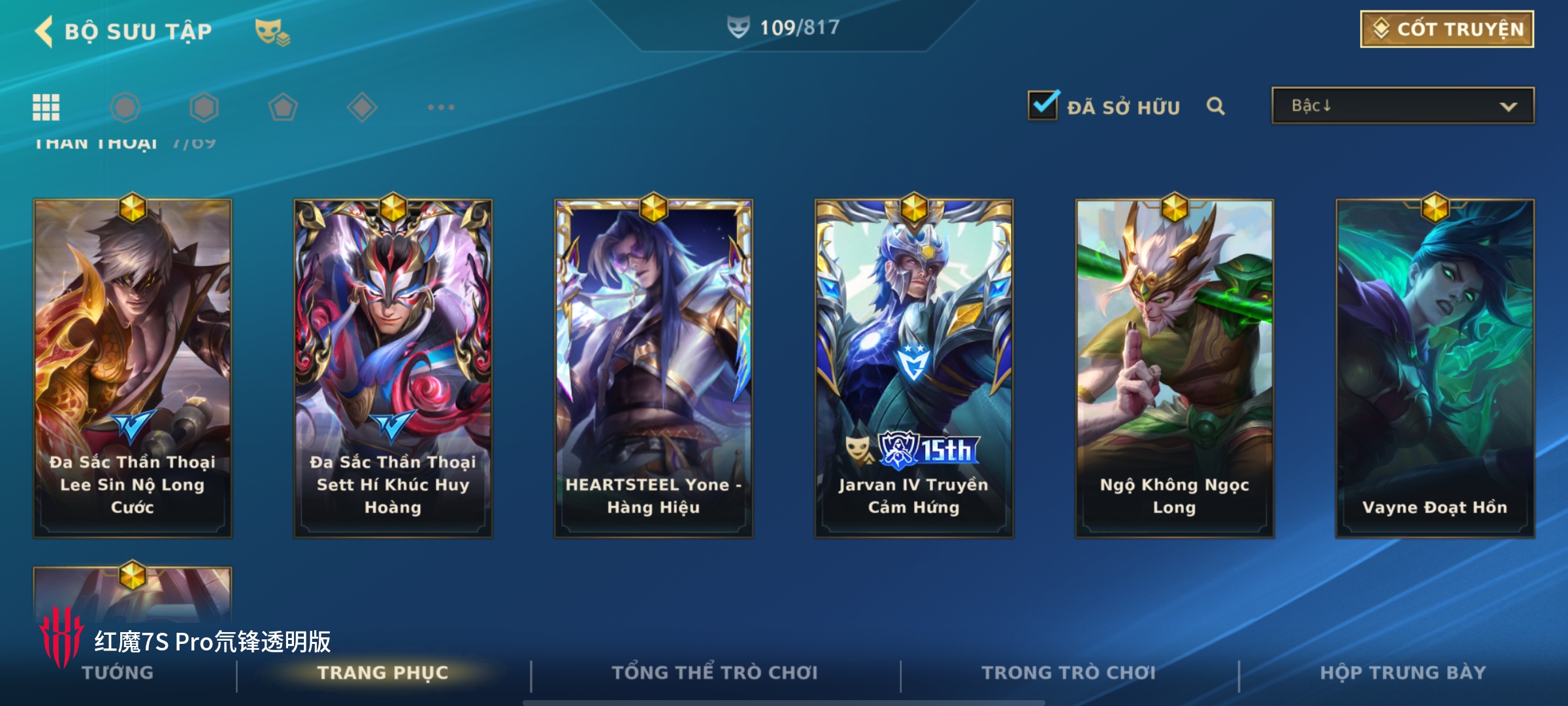The width and height of the screenshot is (1568, 706).
Task: Open the Trong Trò Chơi tab
Action: 1068,673
